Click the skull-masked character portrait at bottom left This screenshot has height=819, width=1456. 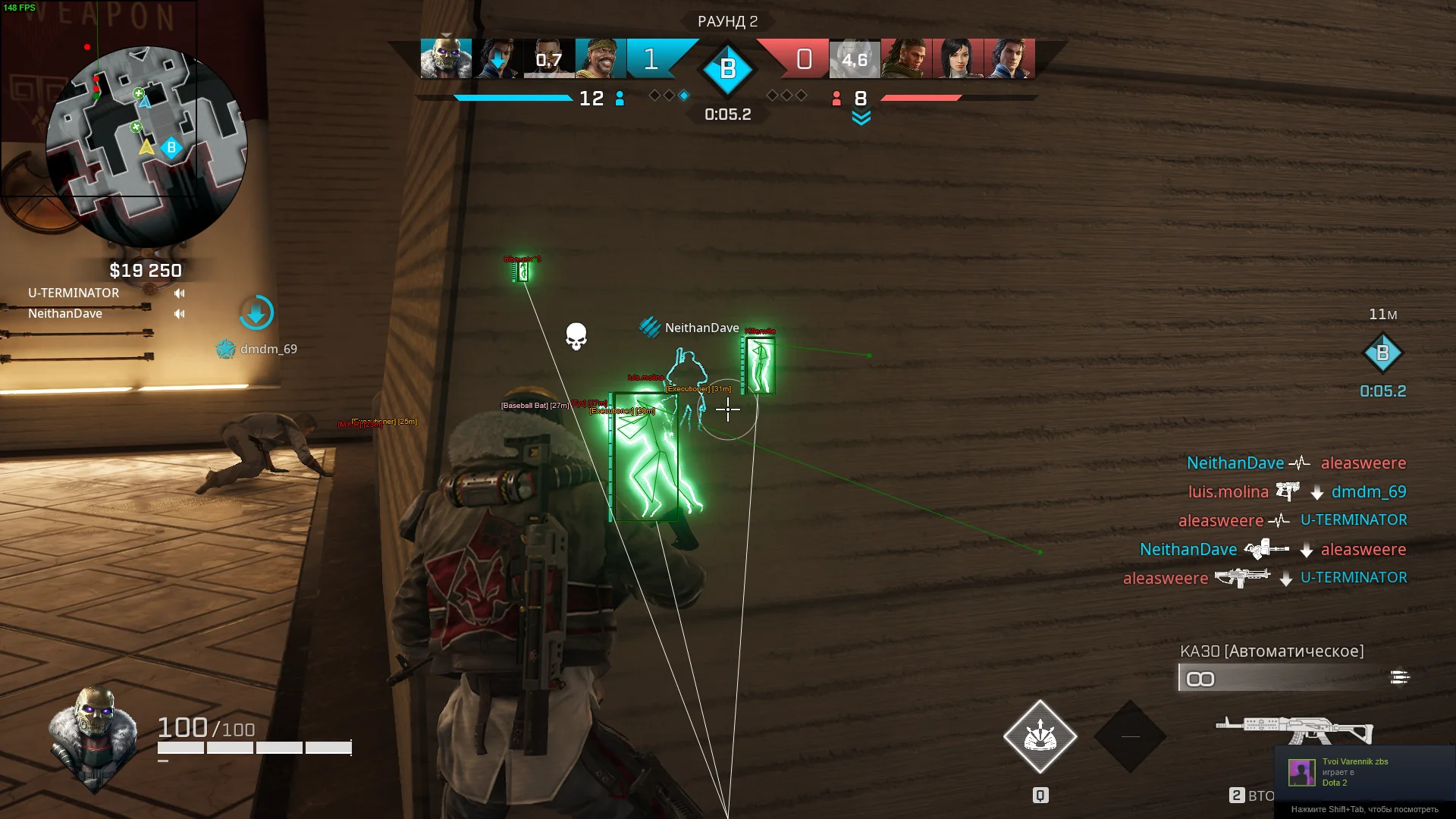click(x=93, y=736)
